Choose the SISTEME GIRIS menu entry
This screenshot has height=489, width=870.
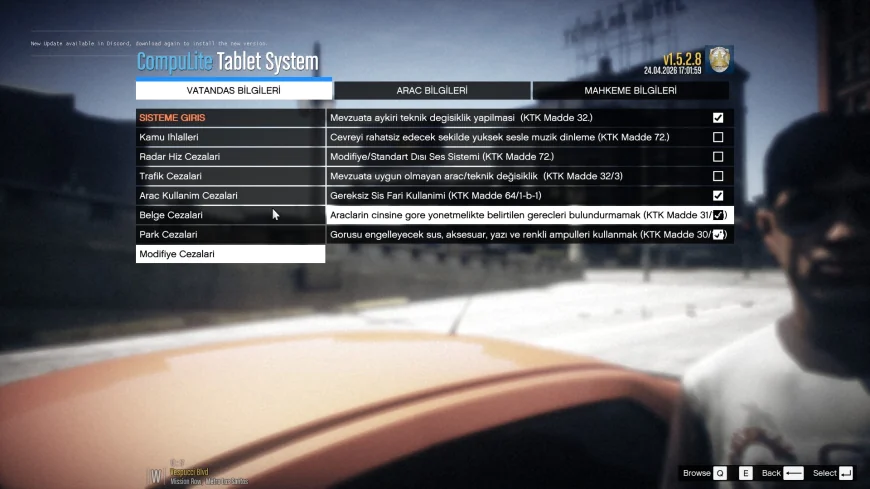pyautogui.click(x=230, y=118)
